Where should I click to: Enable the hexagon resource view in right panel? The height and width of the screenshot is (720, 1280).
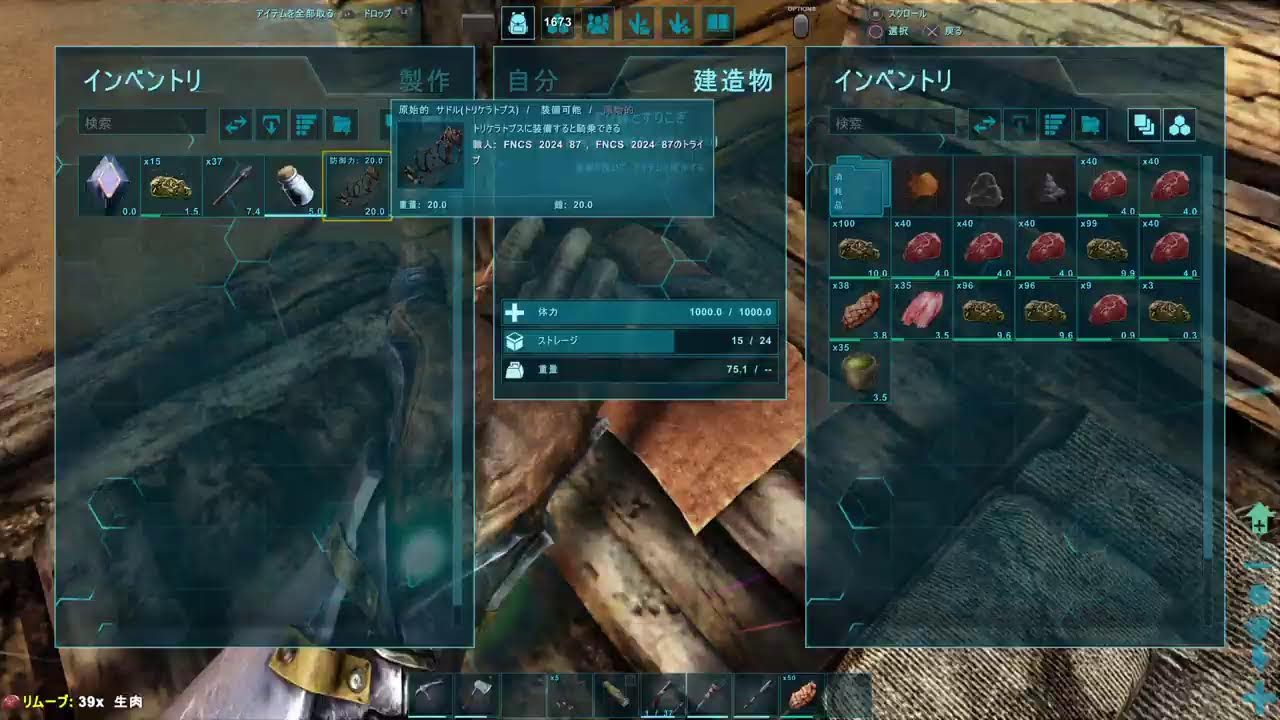(1180, 123)
